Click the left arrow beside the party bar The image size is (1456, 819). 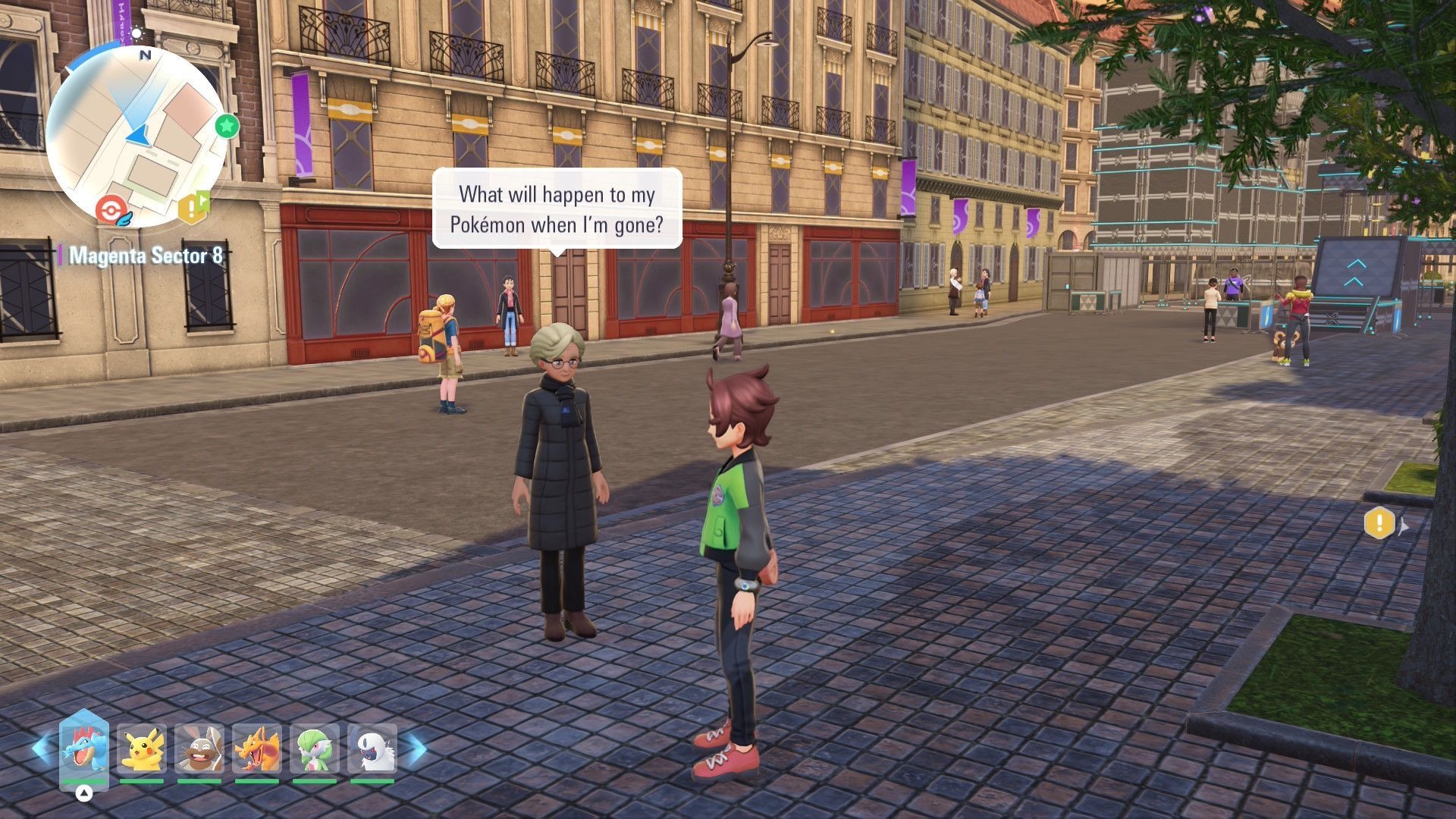click(42, 748)
